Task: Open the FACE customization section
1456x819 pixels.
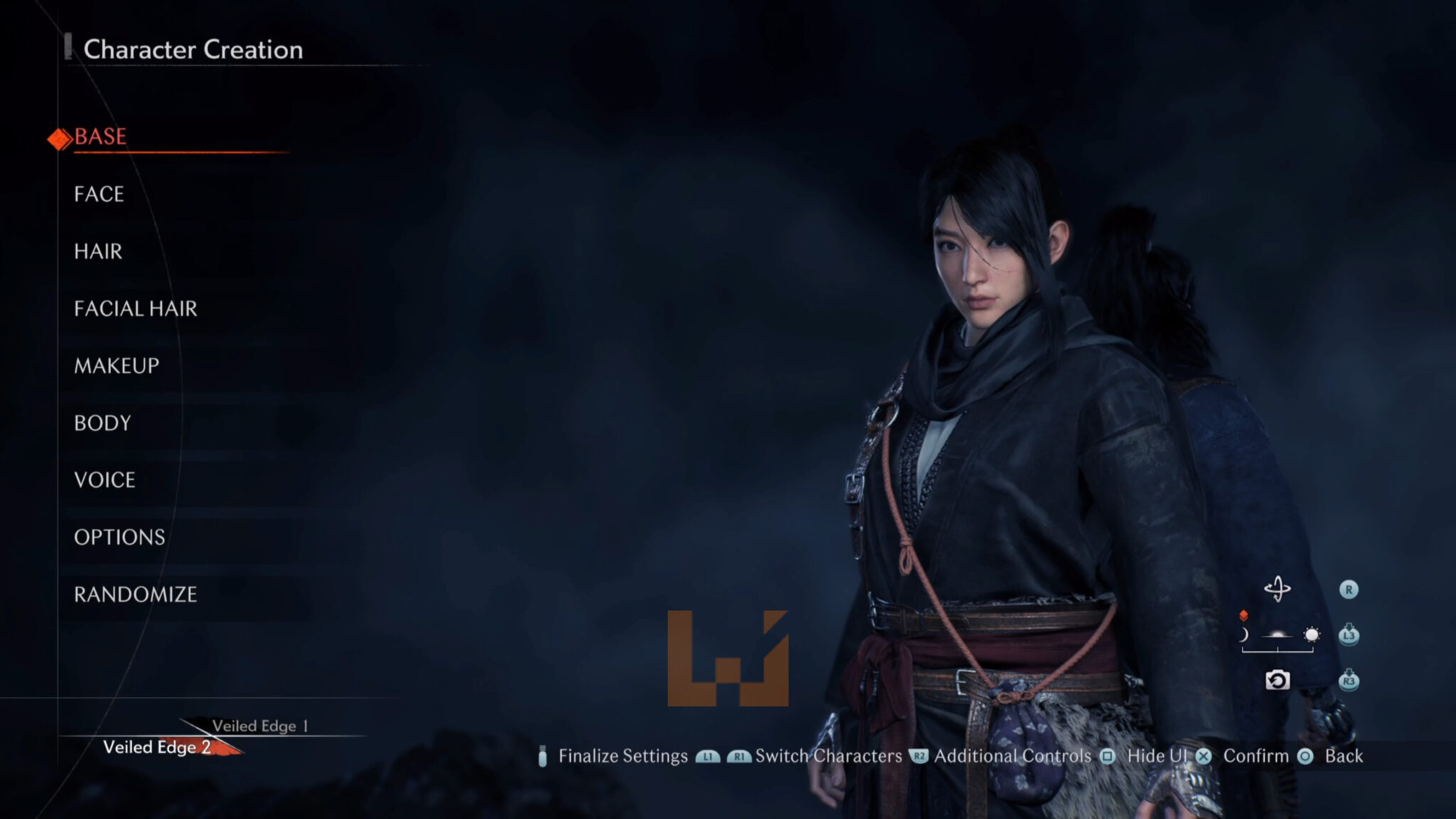Action: [x=97, y=194]
